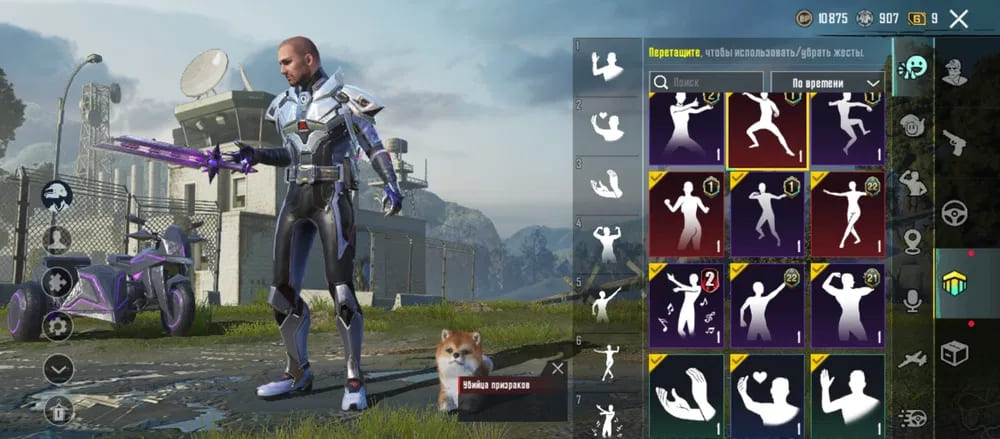The height and width of the screenshot is (439, 1000).
Task: Select emote slot number 1 in the wheel list
Action: point(607,66)
